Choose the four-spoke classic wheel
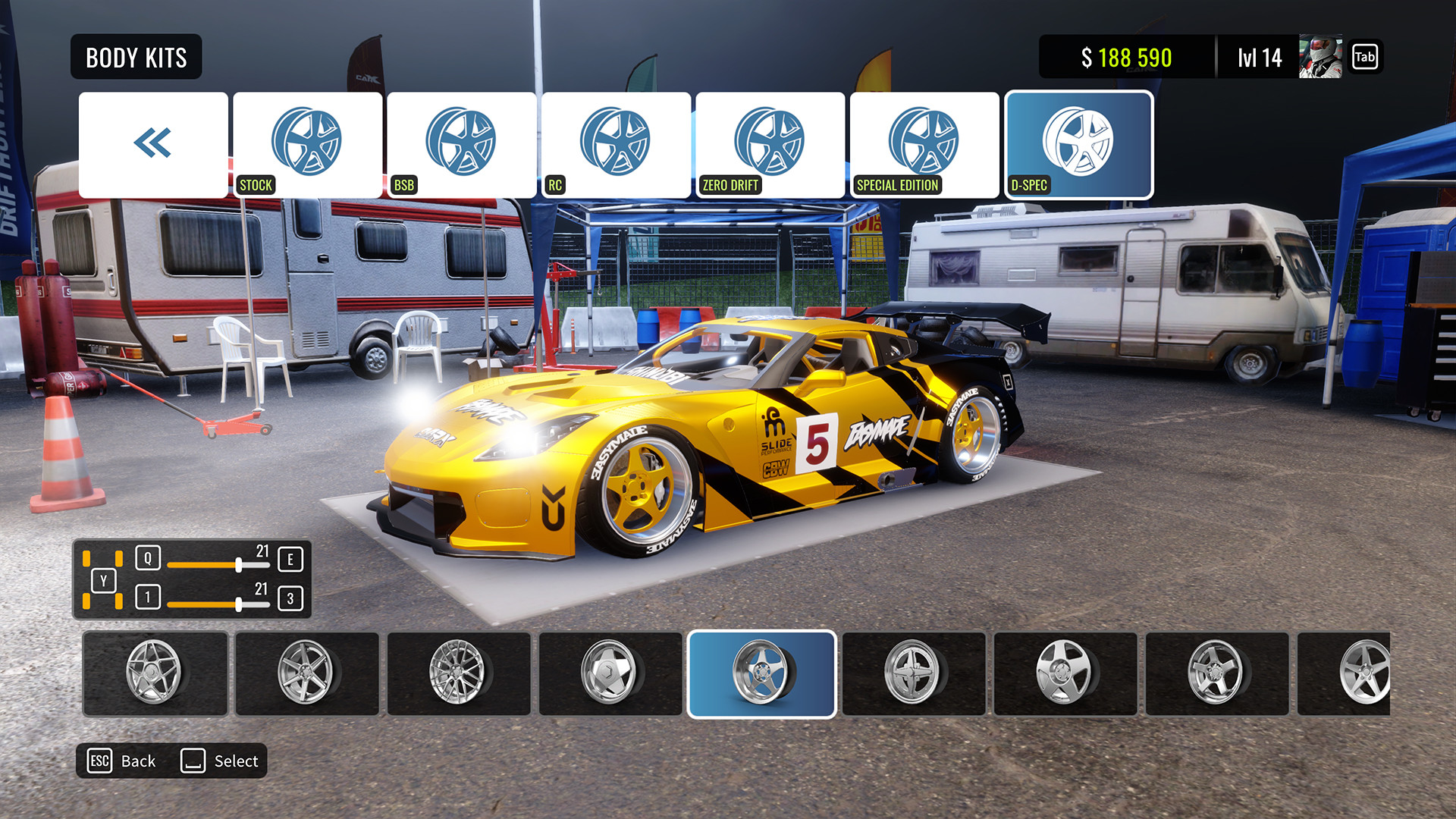The height and width of the screenshot is (819, 1456). click(x=914, y=673)
